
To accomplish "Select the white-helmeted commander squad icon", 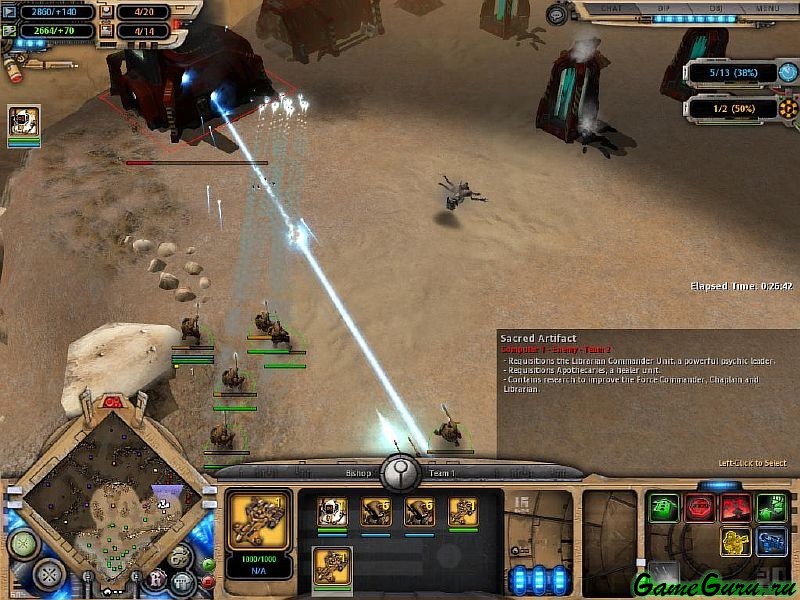I will 332,511.
